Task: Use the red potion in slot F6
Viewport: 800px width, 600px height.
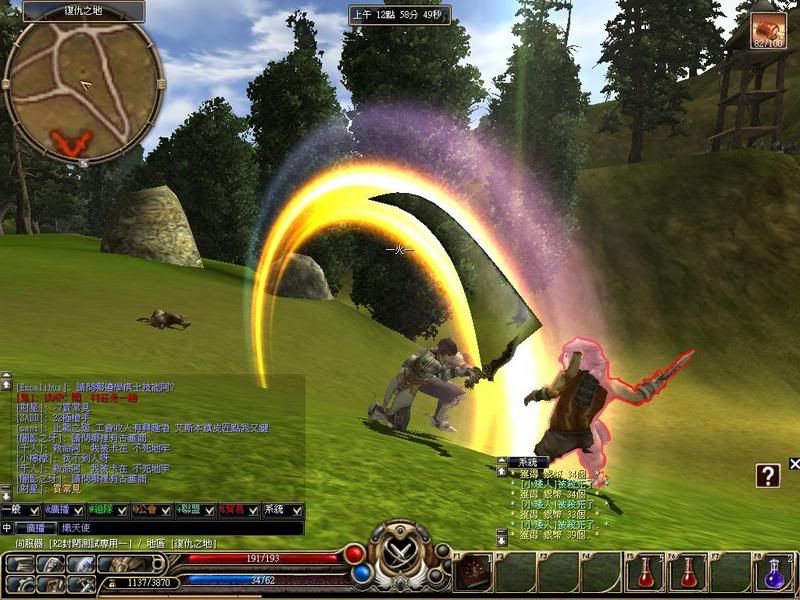Action: tap(688, 572)
